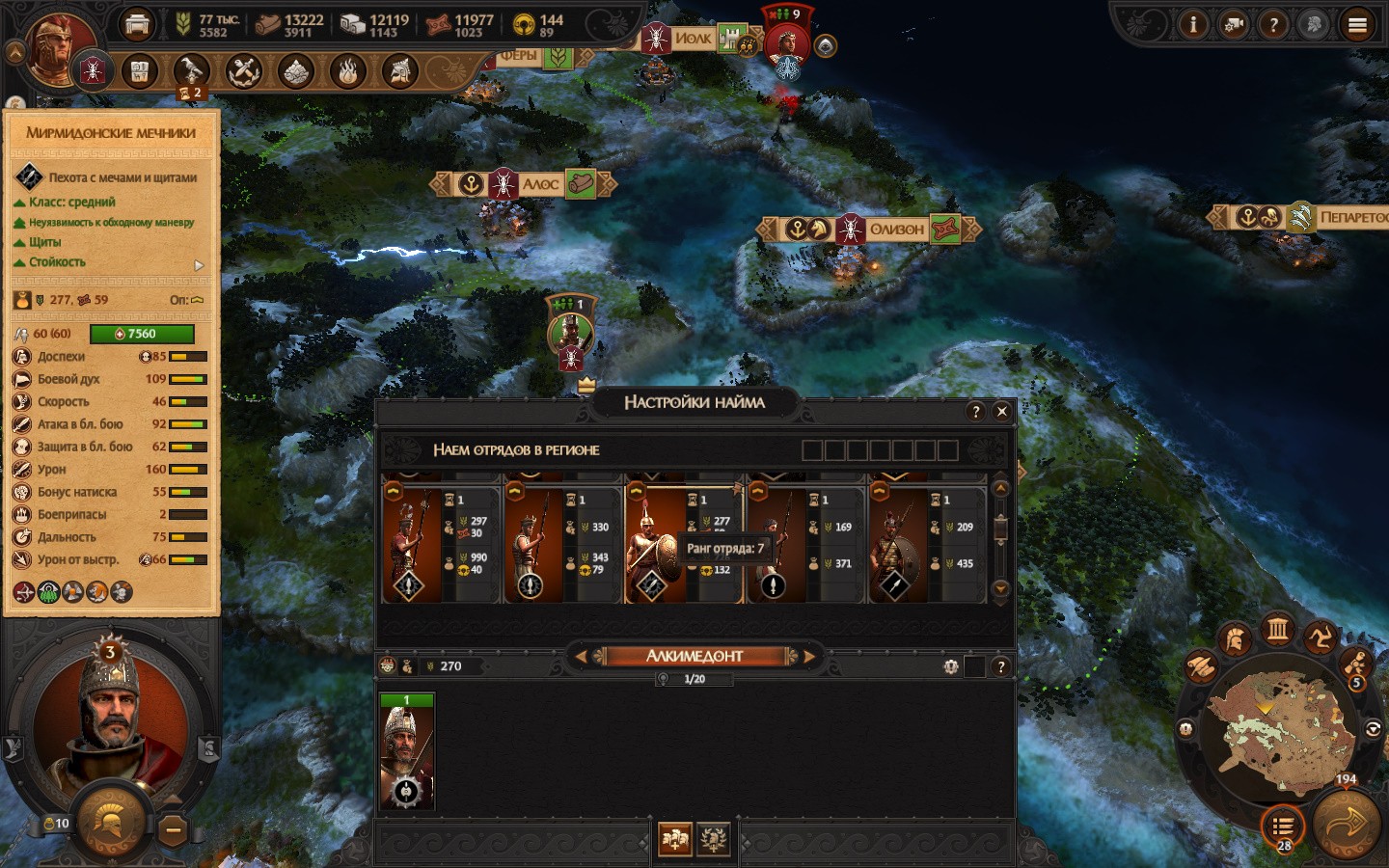Select next general after Alcimedon

[x=809, y=657]
